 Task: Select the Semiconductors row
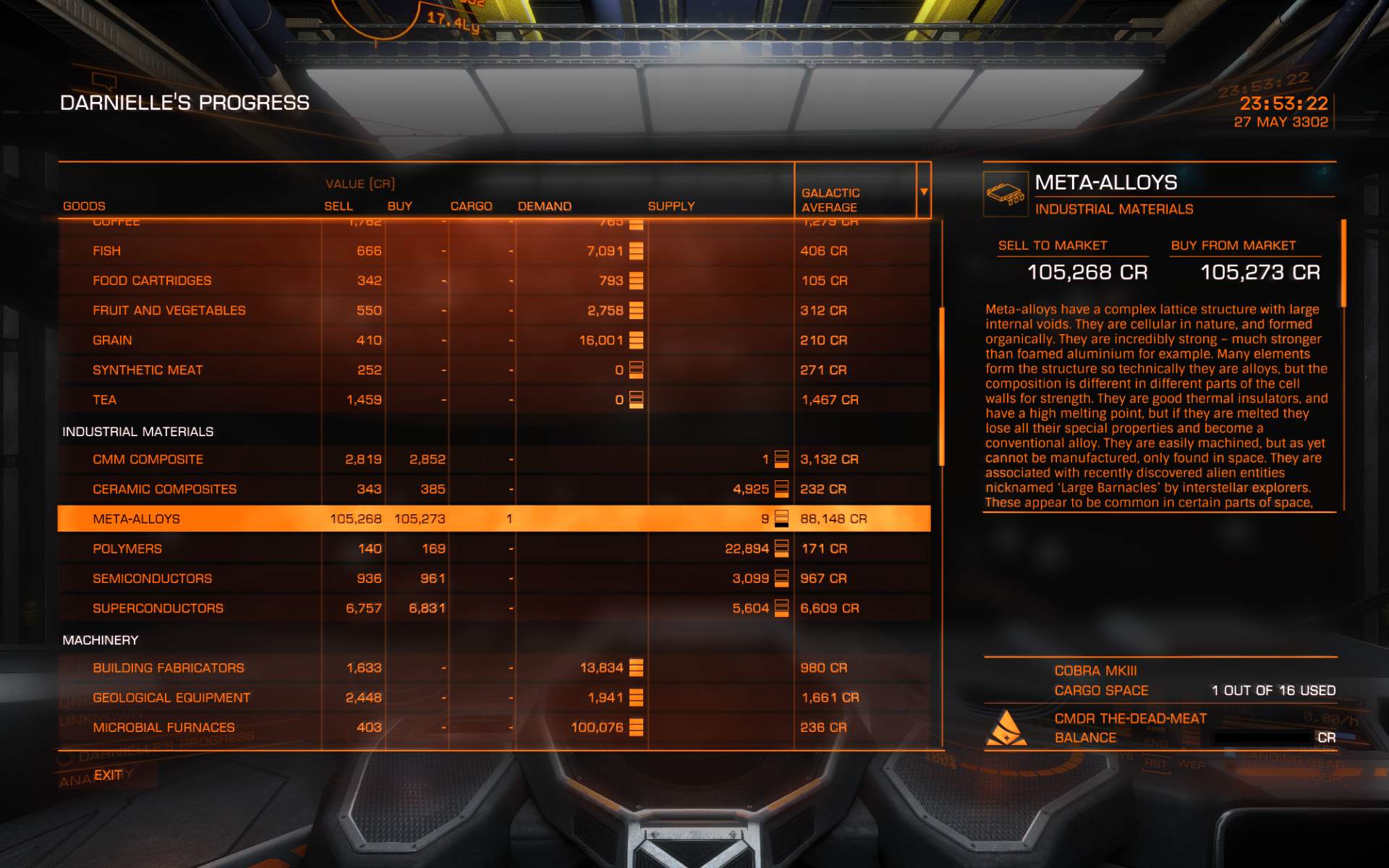pyautogui.click(x=152, y=579)
